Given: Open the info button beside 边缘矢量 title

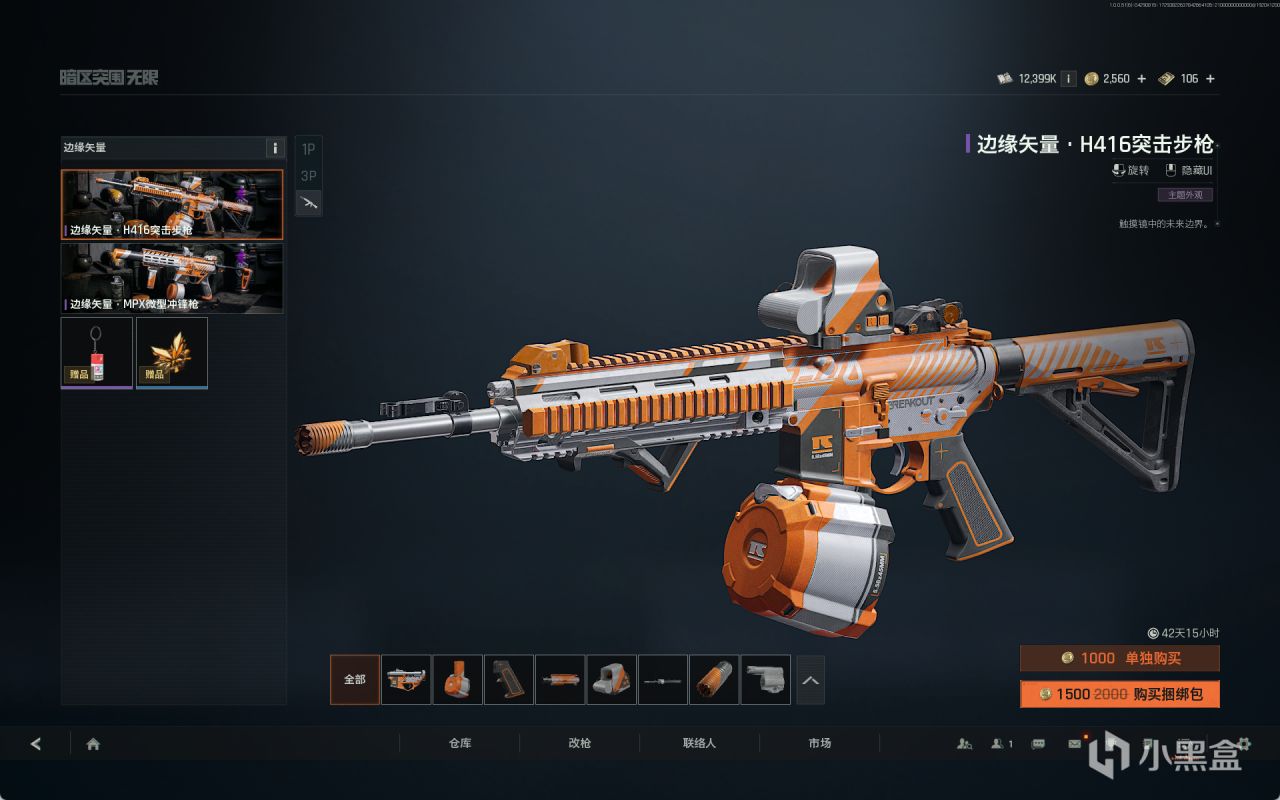Looking at the screenshot, I should pos(275,148).
